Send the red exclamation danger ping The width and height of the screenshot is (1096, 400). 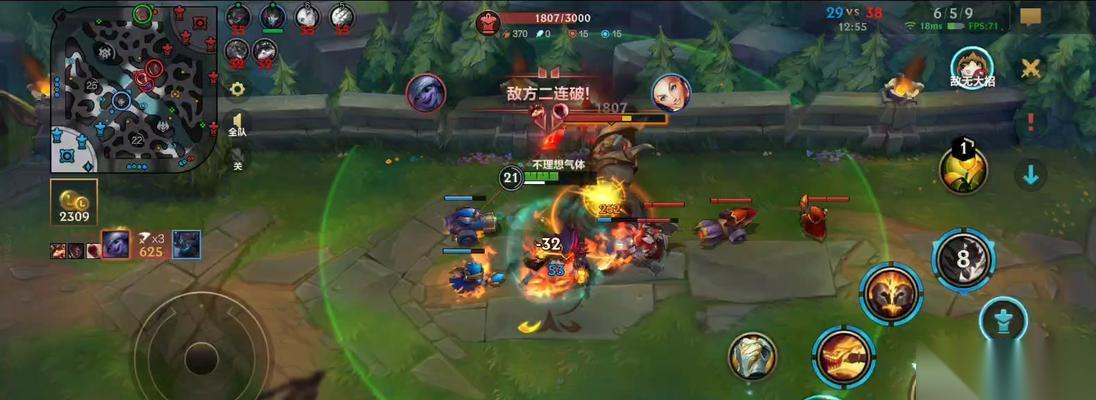pyautogui.click(x=1031, y=122)
